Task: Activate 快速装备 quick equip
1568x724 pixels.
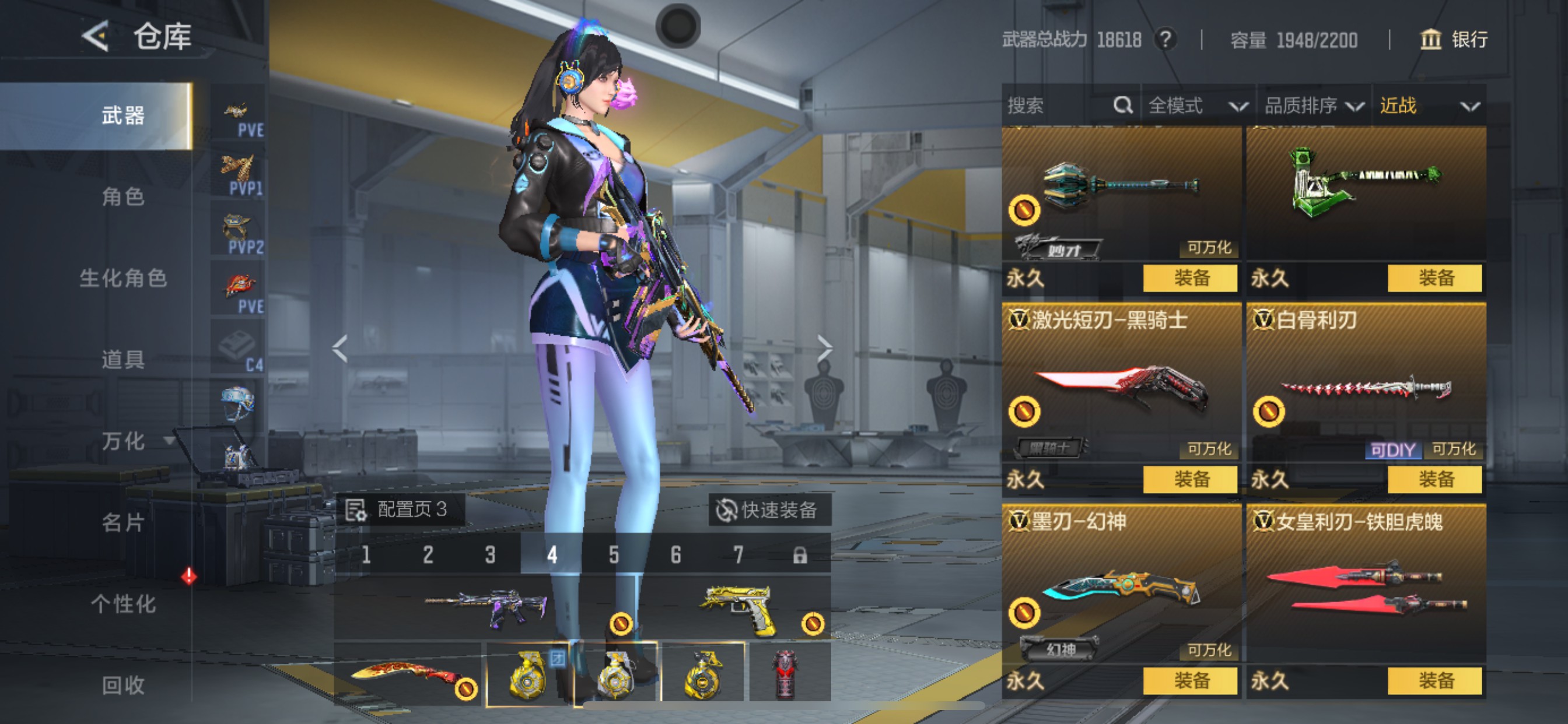Action: pyautogui.click(x=768, y=510)
